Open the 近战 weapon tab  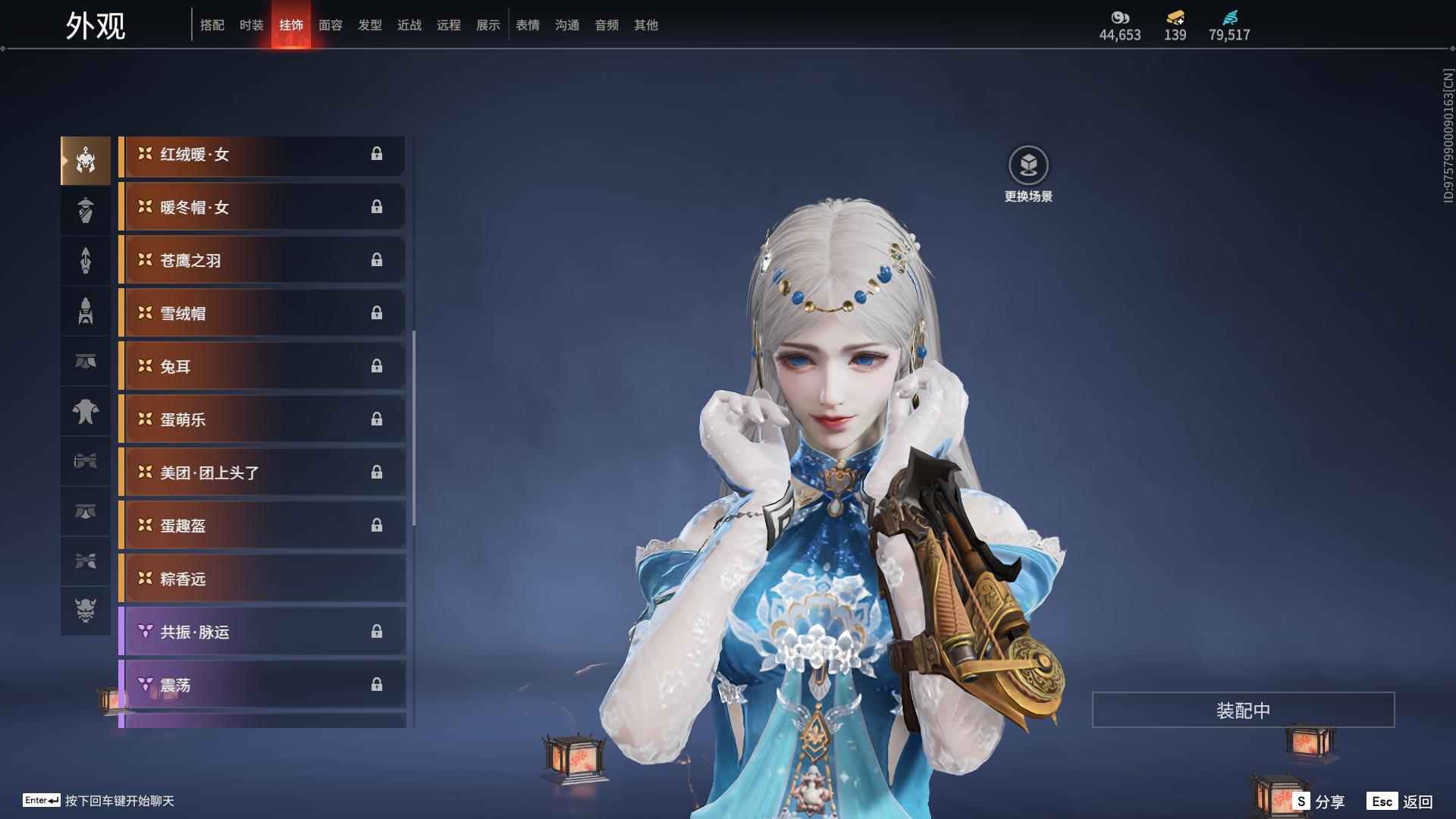(x=409, y=25)
